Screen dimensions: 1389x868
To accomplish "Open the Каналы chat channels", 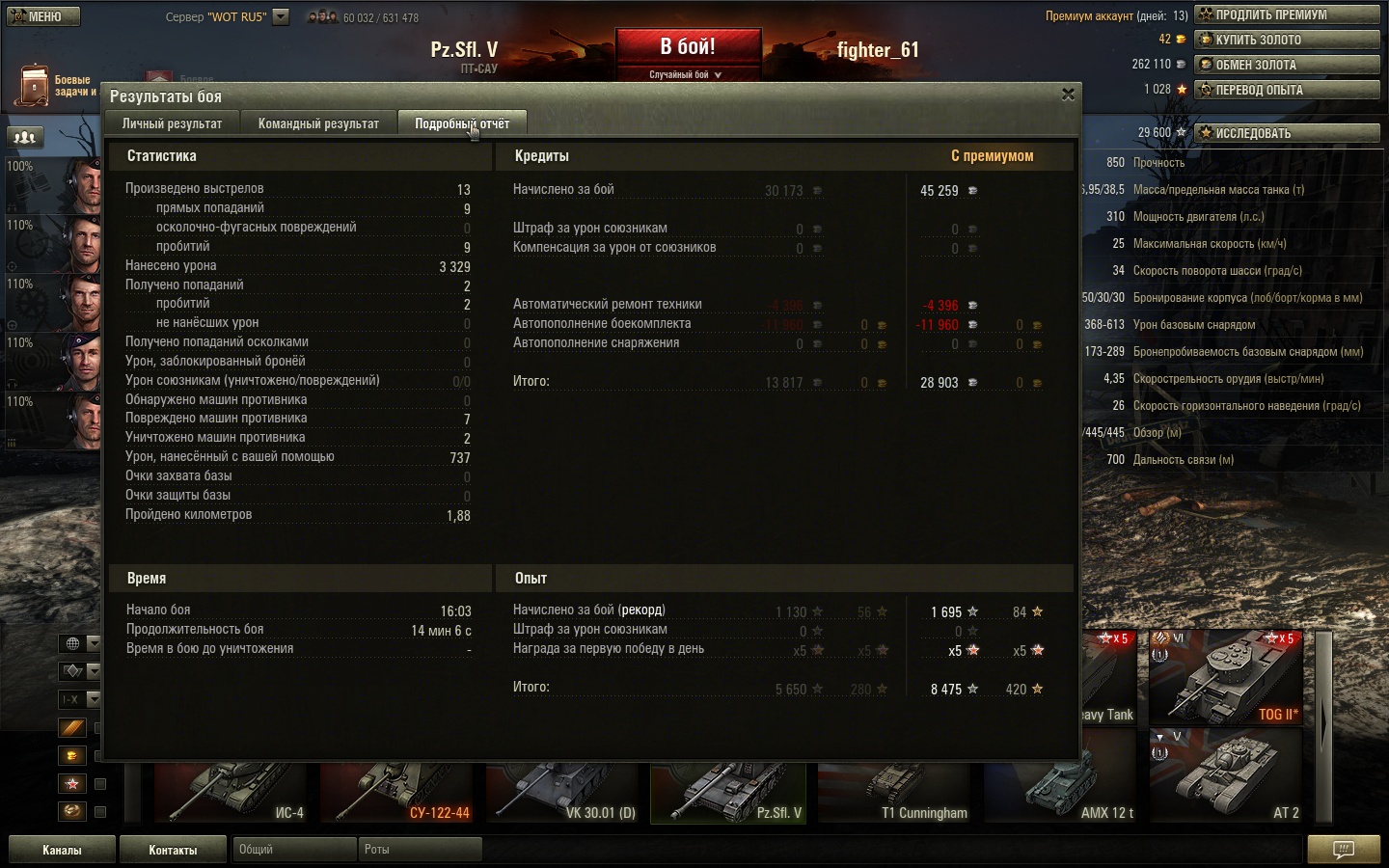I will pos(62,850).
